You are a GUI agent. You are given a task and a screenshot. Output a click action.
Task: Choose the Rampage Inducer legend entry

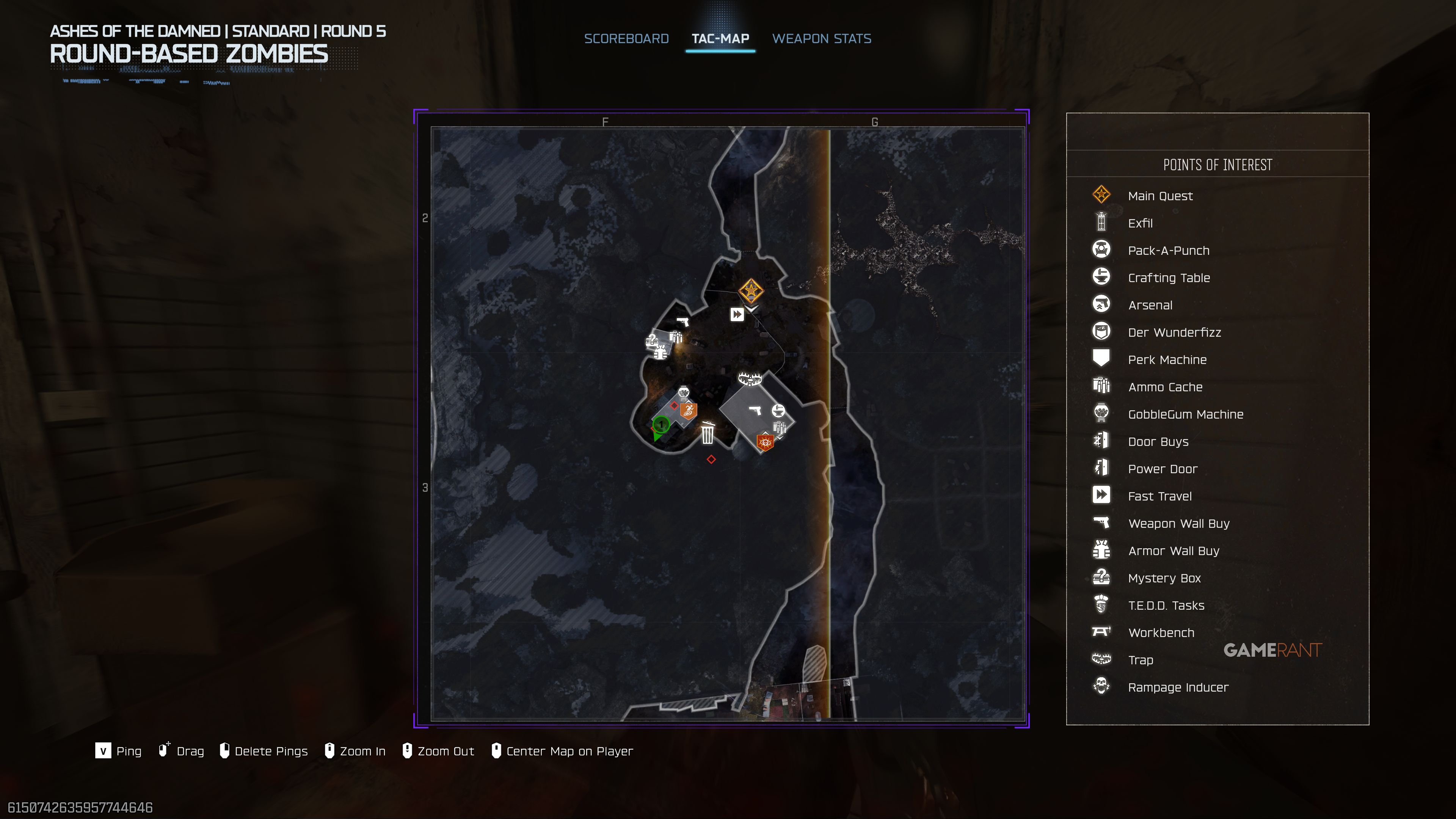[1178, 687]
